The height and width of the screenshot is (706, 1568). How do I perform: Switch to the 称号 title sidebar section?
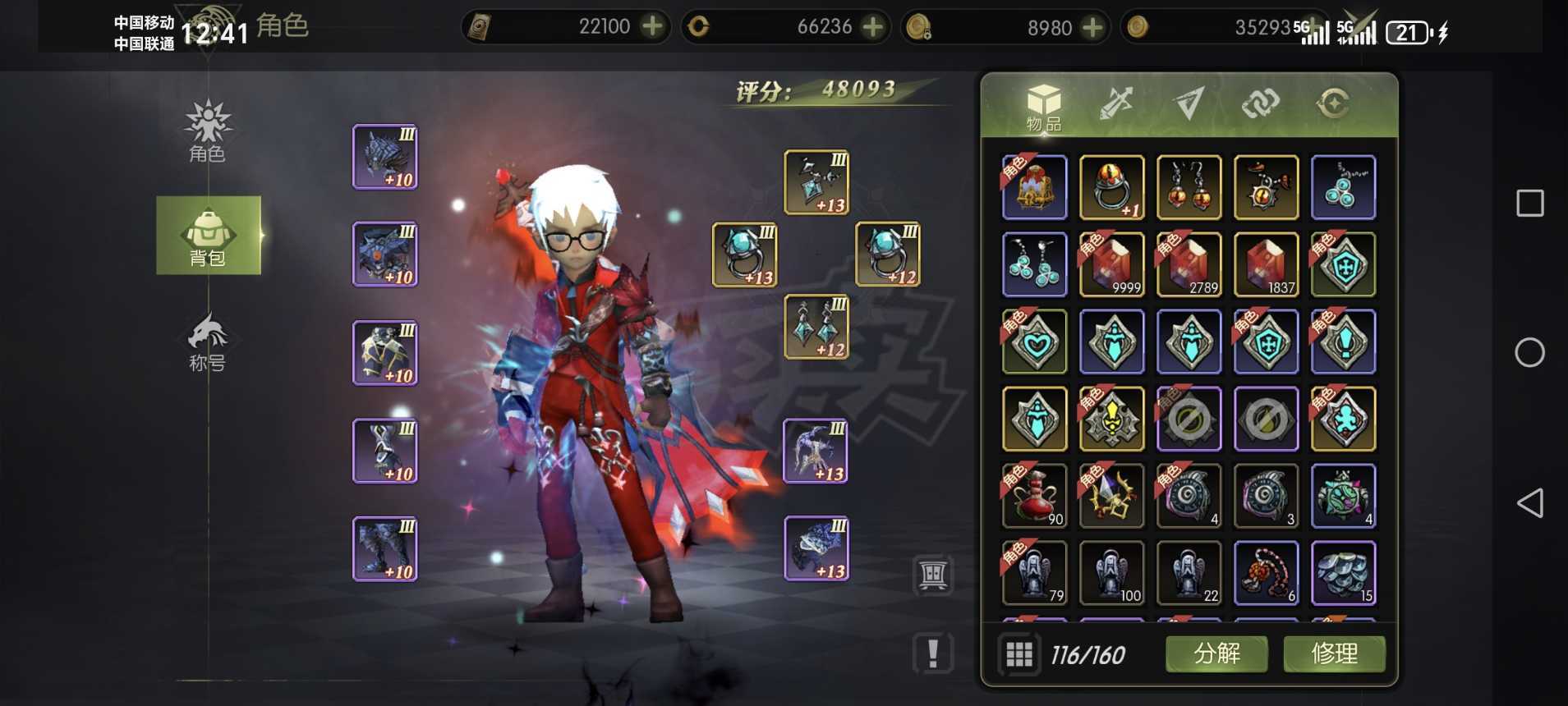click(x=209, y=345)
